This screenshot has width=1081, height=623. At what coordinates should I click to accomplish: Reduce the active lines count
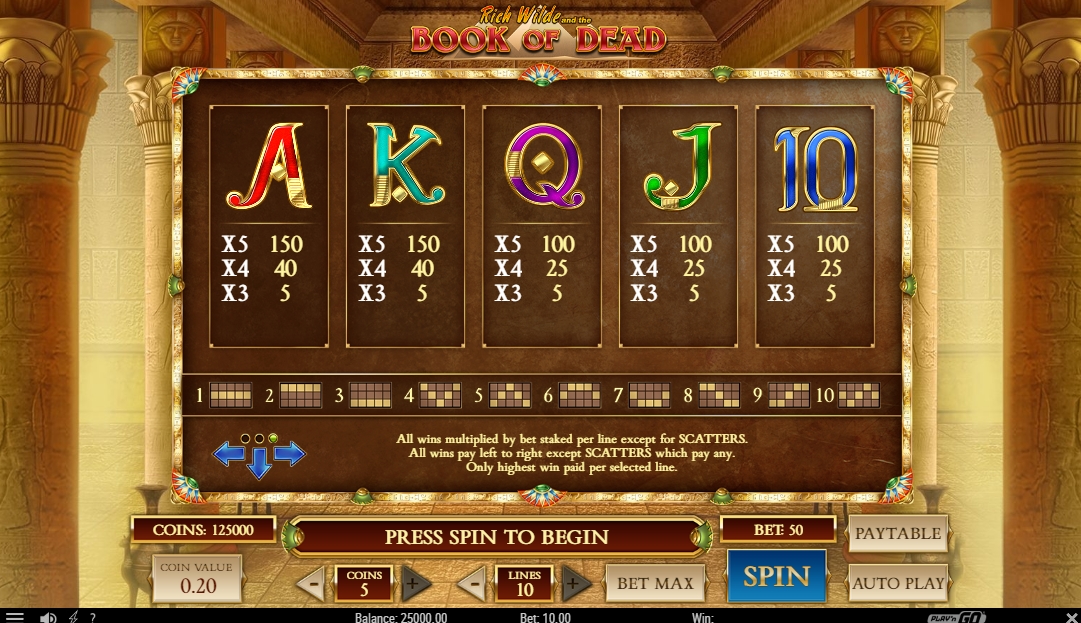[471, 583]
